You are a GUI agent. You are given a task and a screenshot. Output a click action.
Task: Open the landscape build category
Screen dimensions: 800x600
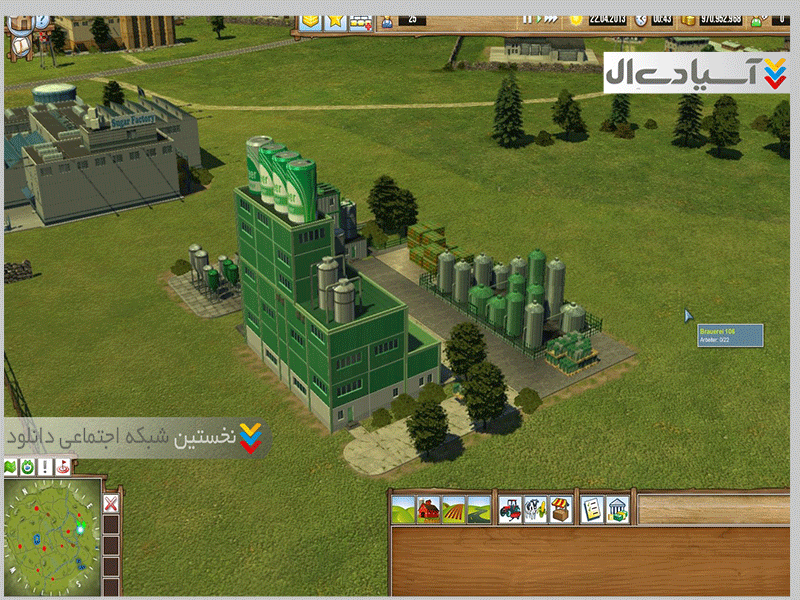coord(404,509)
